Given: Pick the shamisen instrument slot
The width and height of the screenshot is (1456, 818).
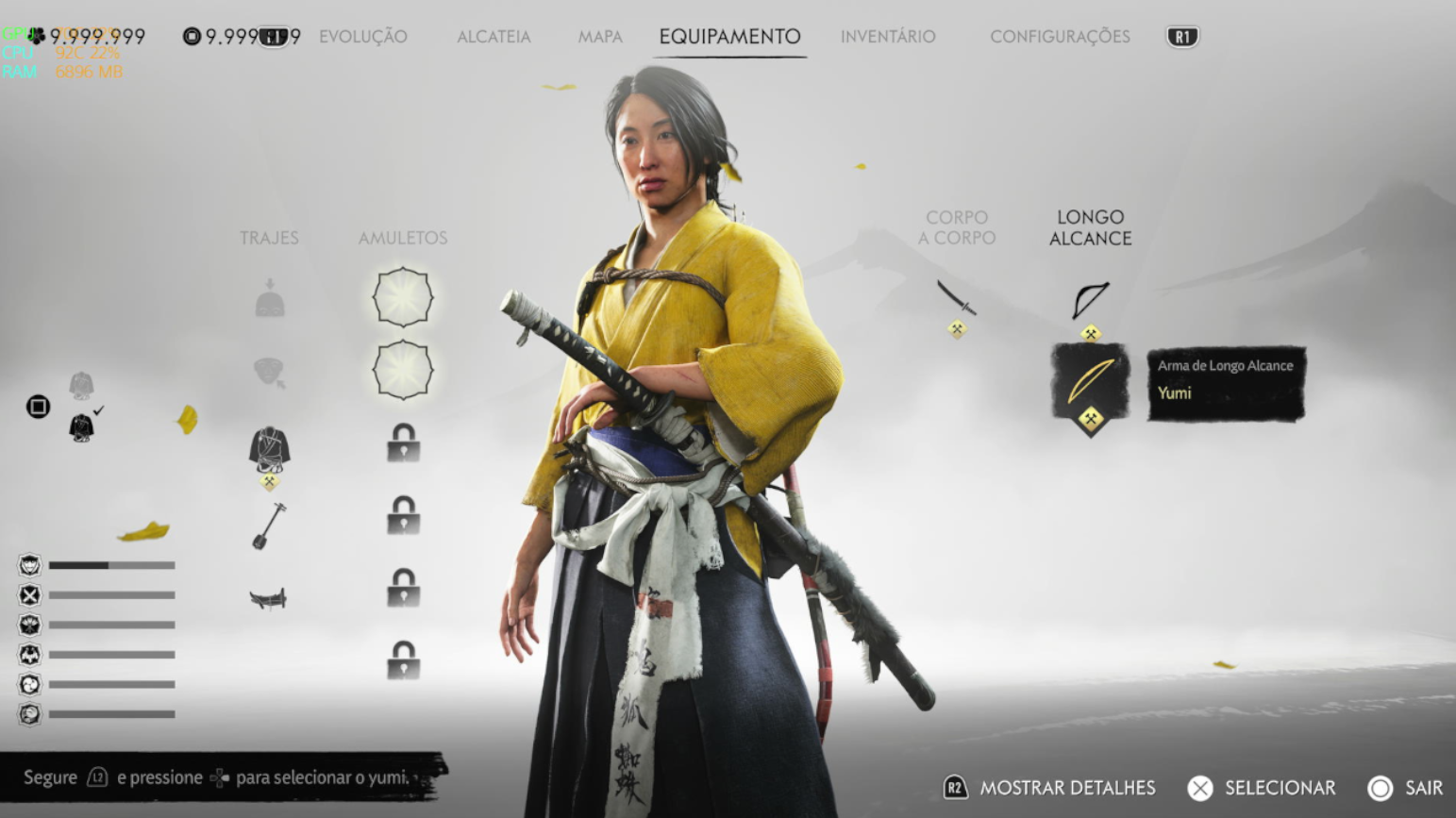Looking at the screenshot, I should 269,525.
